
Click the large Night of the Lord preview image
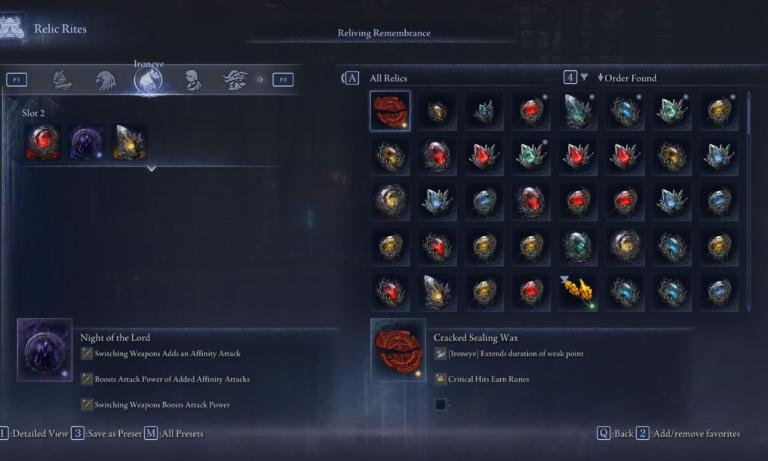click(44, 350)
